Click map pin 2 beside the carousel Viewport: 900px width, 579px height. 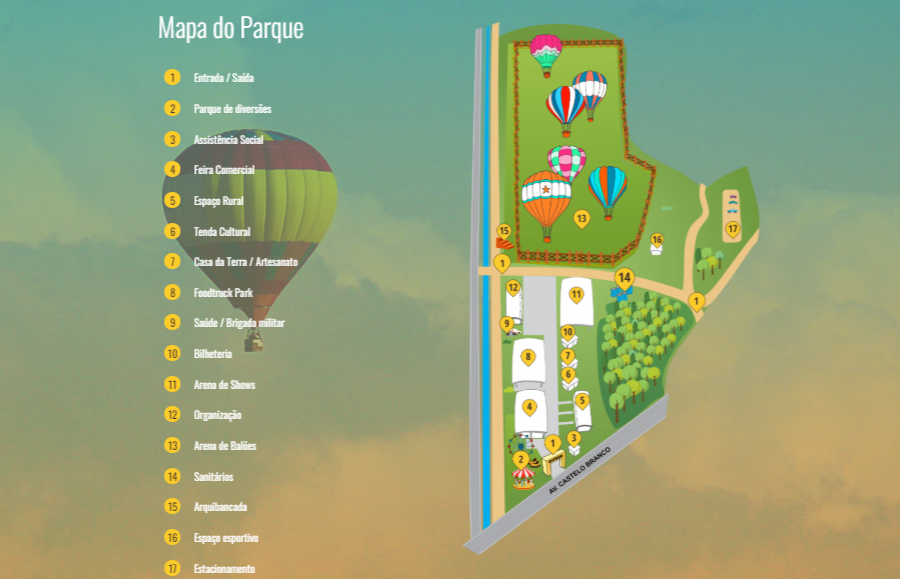[520, 459]
